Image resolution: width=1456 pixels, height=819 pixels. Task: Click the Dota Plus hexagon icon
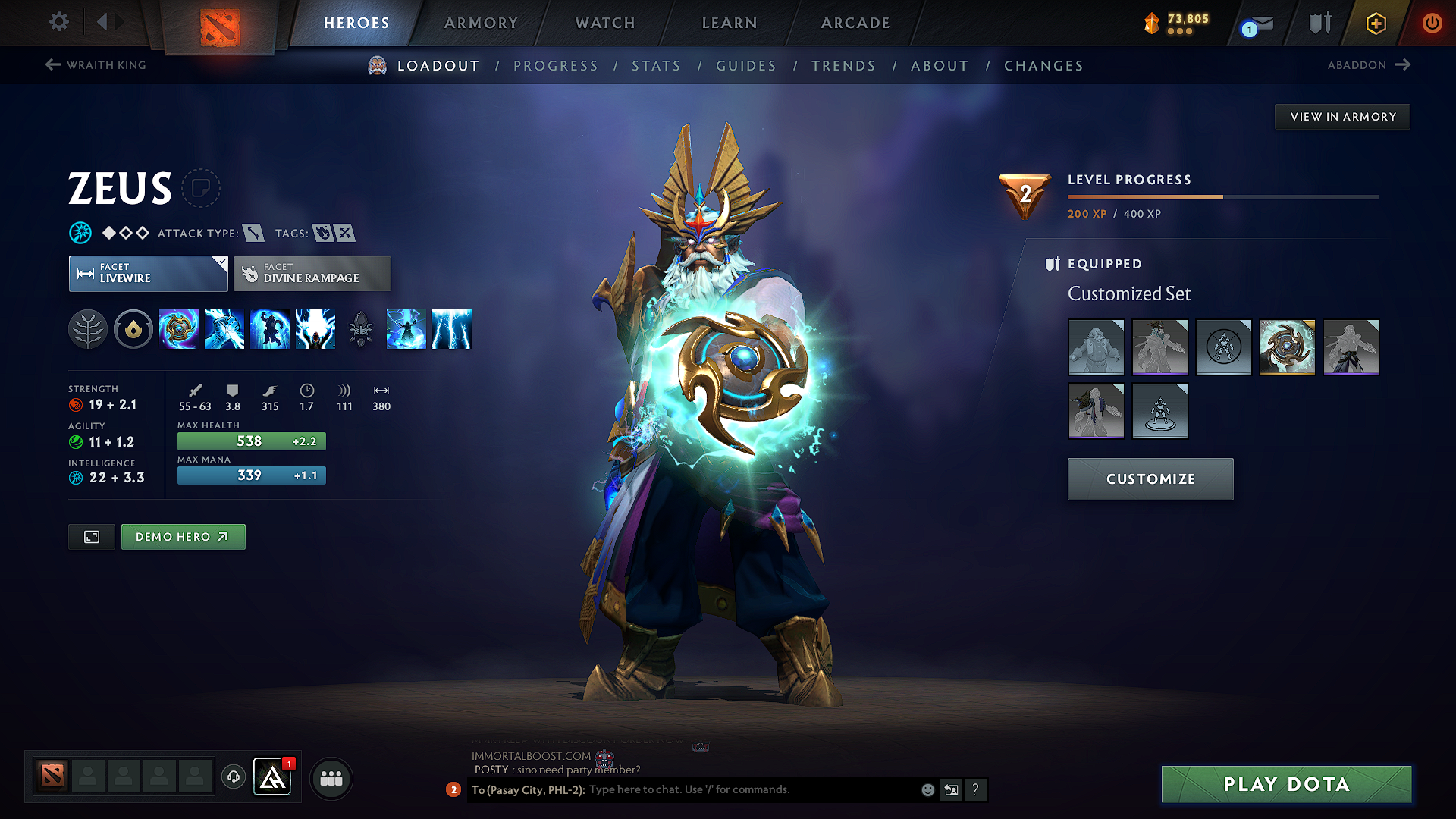[1376, 24]
